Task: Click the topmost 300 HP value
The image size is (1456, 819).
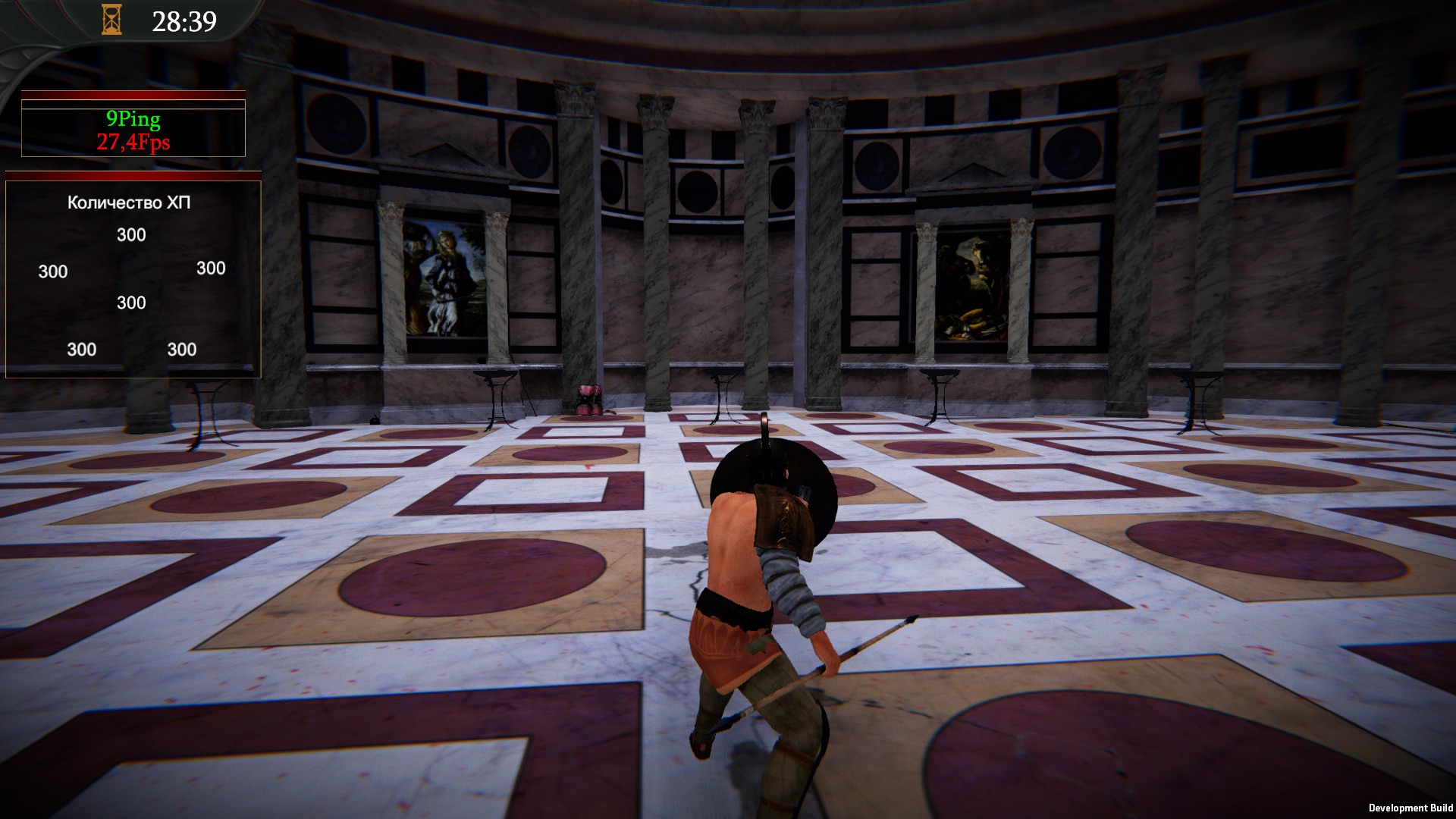Action: 130,235
